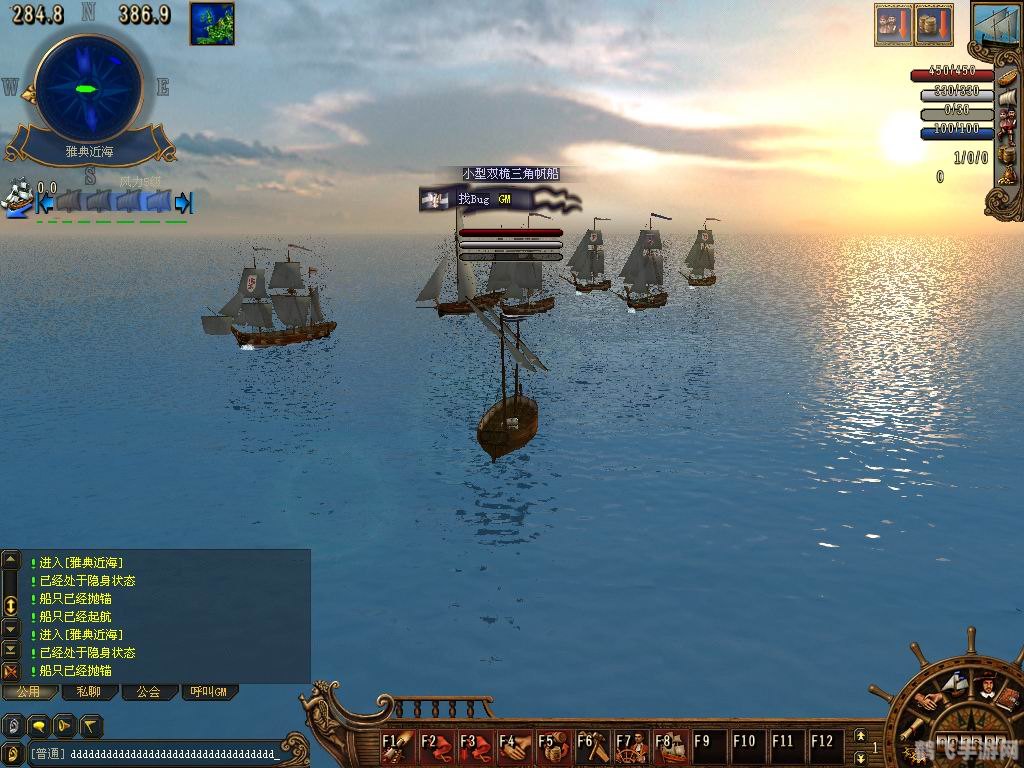Viewport: 1024px width, 768px height.
Task: Switch to the 公用 chat tab
Action: [28, 692]
